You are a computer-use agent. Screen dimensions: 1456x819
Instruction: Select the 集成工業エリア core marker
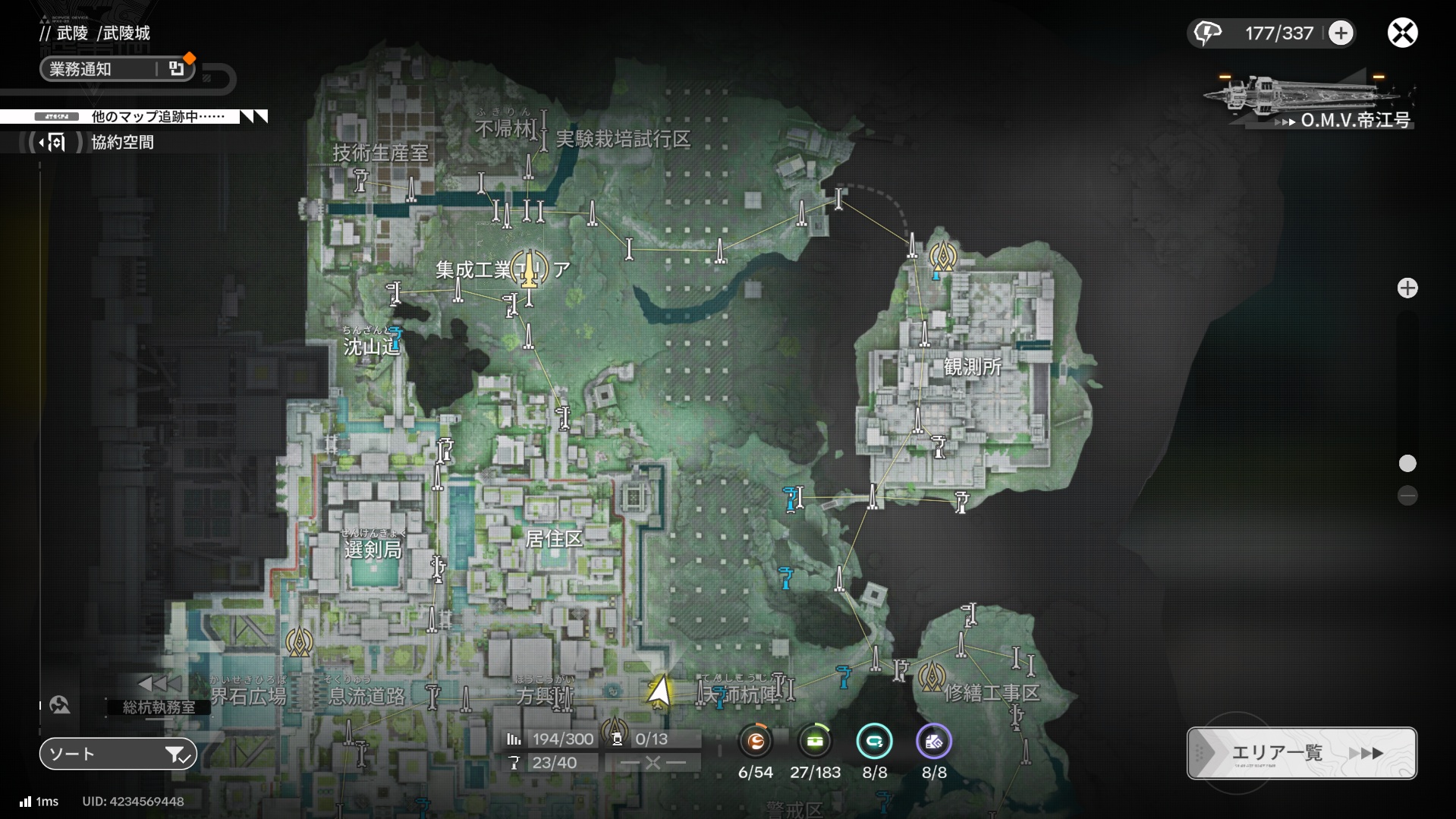(529, 269)
